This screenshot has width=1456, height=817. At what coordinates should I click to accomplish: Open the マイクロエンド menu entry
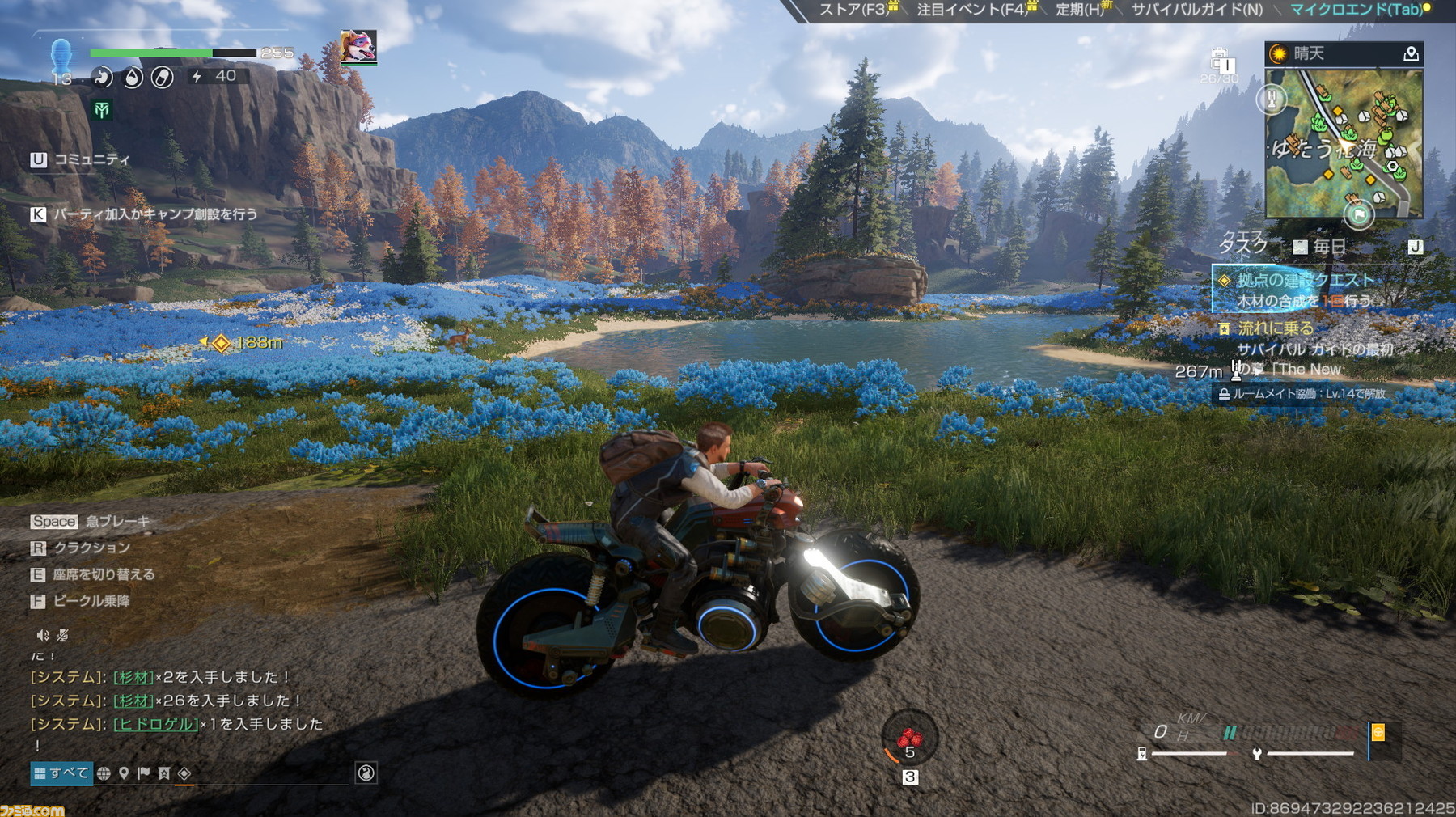[x=1354, y=10]
